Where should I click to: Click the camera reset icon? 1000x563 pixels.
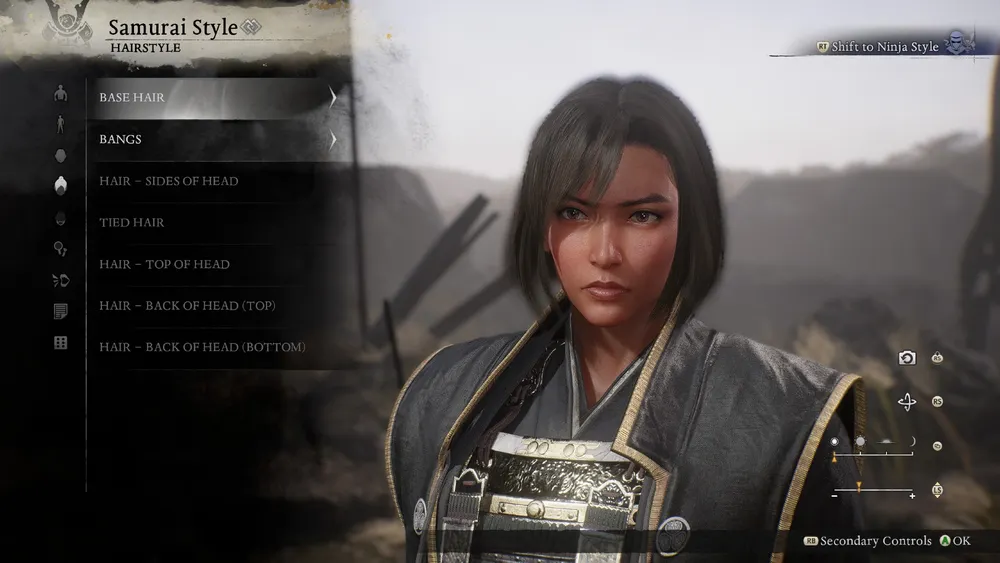pos(907,358)
